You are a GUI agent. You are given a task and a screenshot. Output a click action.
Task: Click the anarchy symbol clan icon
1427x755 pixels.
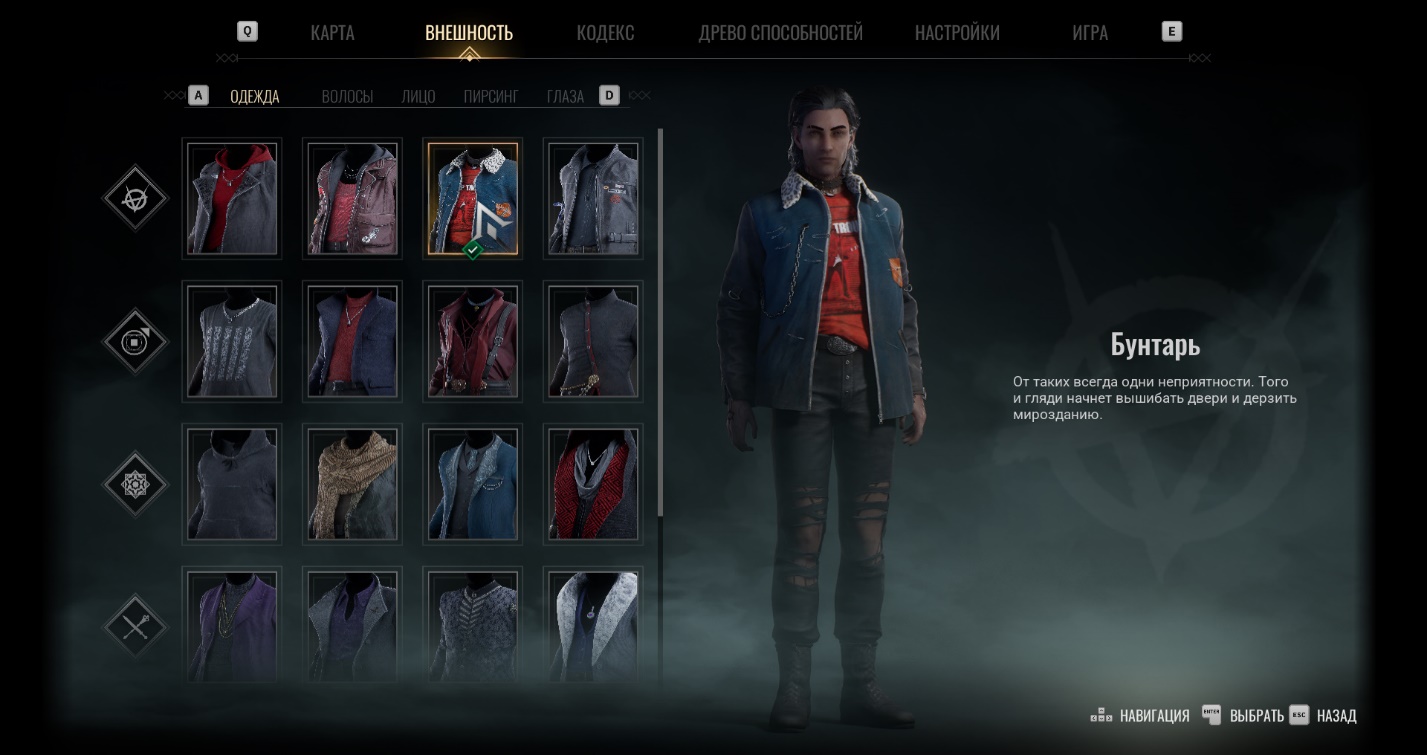click(135, 198)
